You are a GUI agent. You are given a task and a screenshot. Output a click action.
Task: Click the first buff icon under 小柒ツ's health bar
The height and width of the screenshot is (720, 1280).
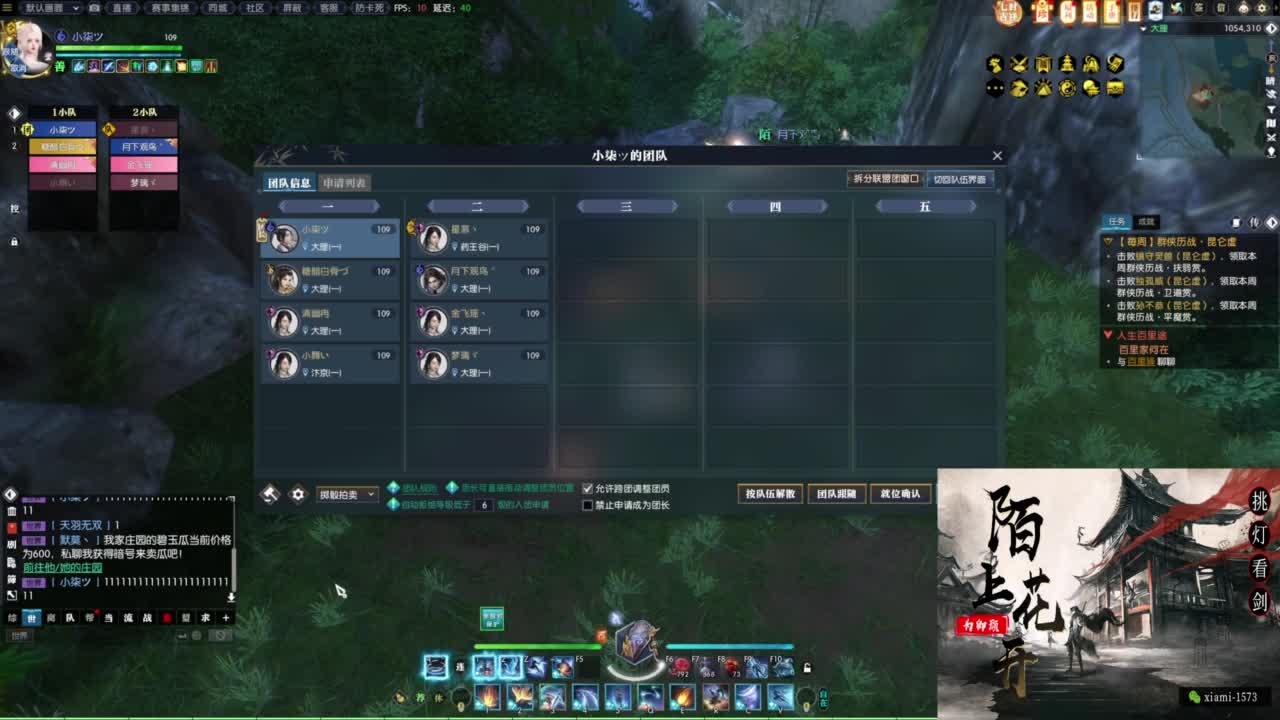pyautogui.click(x=78, y=67)
